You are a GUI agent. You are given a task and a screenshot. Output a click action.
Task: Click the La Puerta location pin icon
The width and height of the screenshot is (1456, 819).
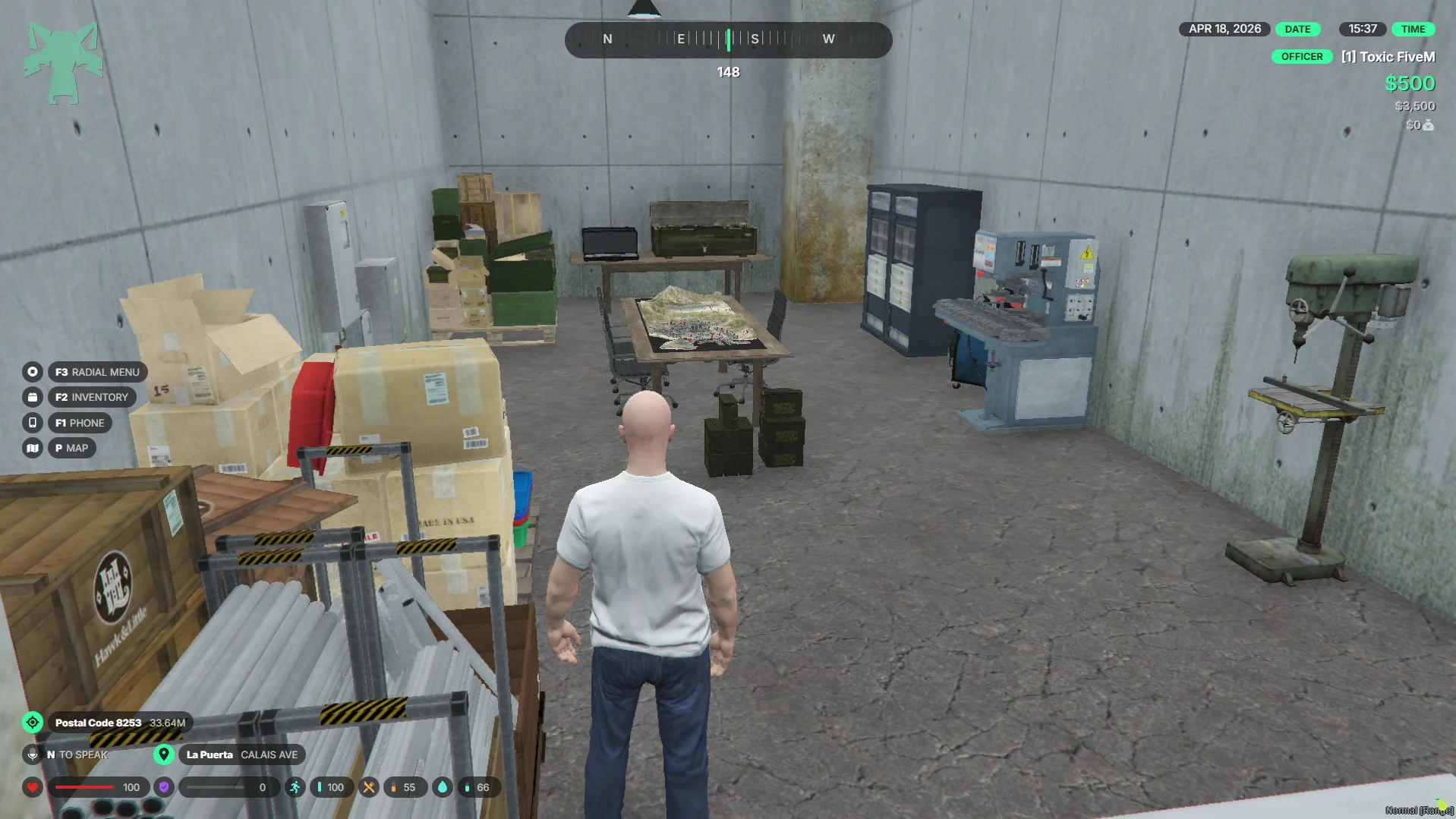[163, 754]
